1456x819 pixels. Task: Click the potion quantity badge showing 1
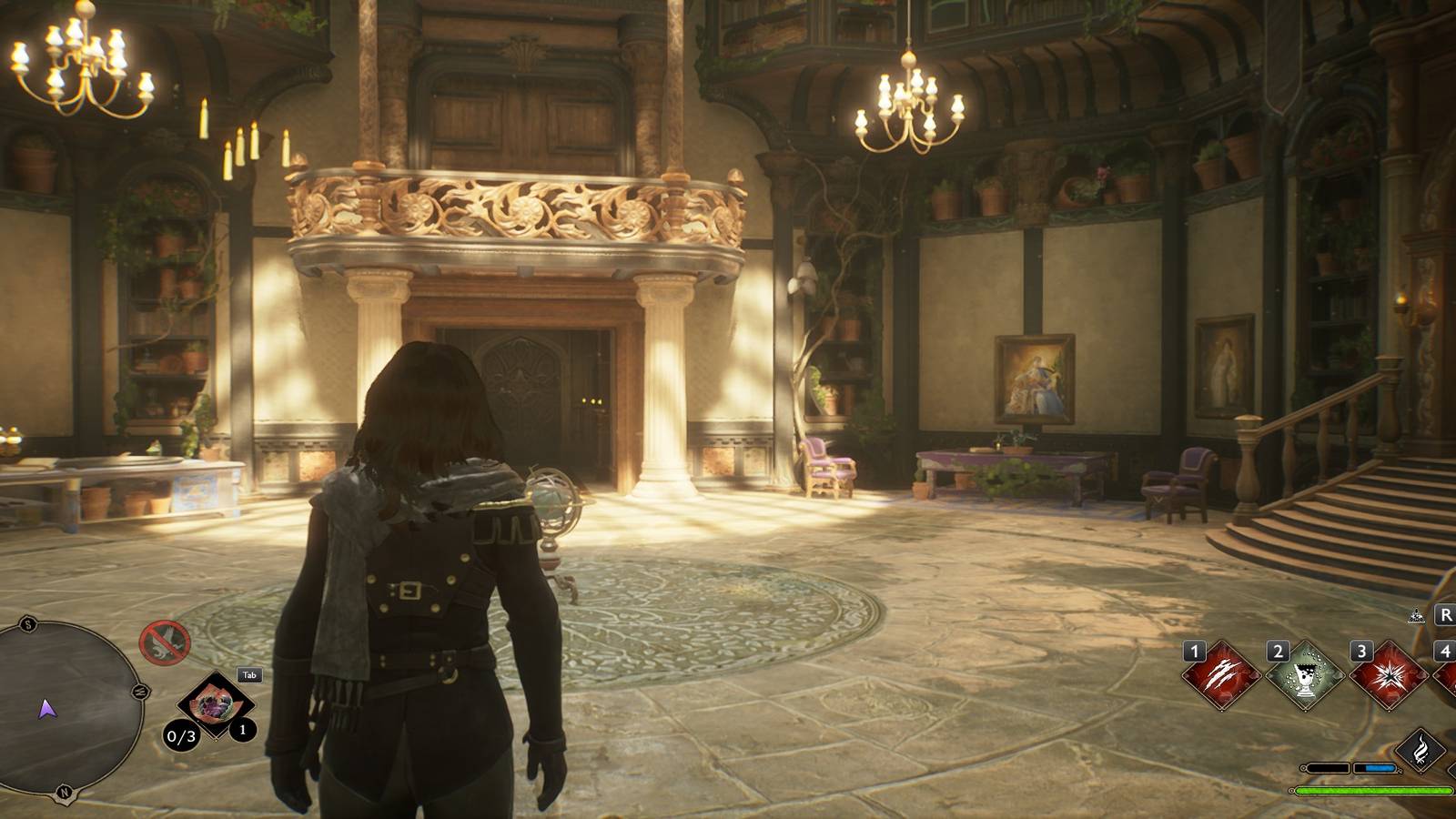coord(242,730)
